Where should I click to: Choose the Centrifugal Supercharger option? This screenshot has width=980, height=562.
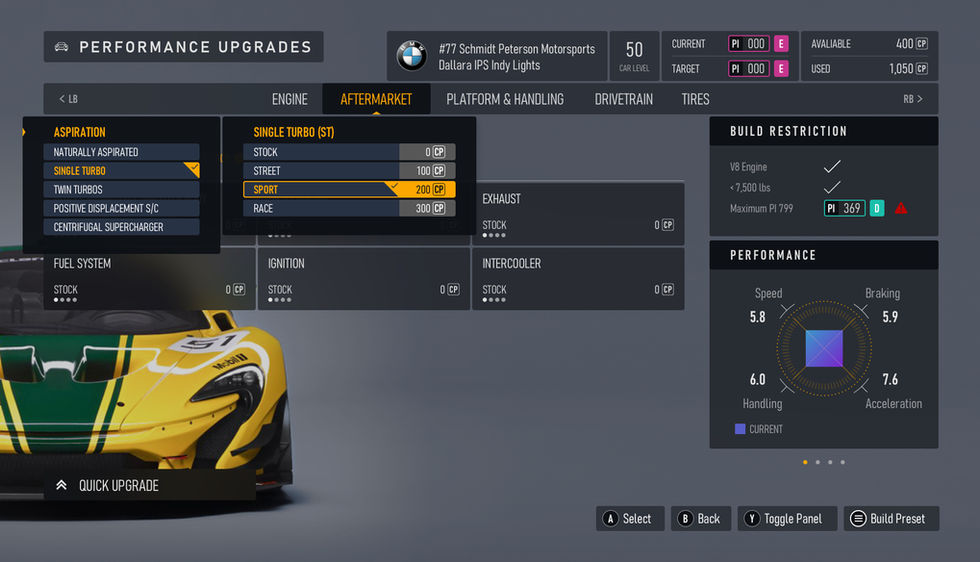[x=121, y=227]
